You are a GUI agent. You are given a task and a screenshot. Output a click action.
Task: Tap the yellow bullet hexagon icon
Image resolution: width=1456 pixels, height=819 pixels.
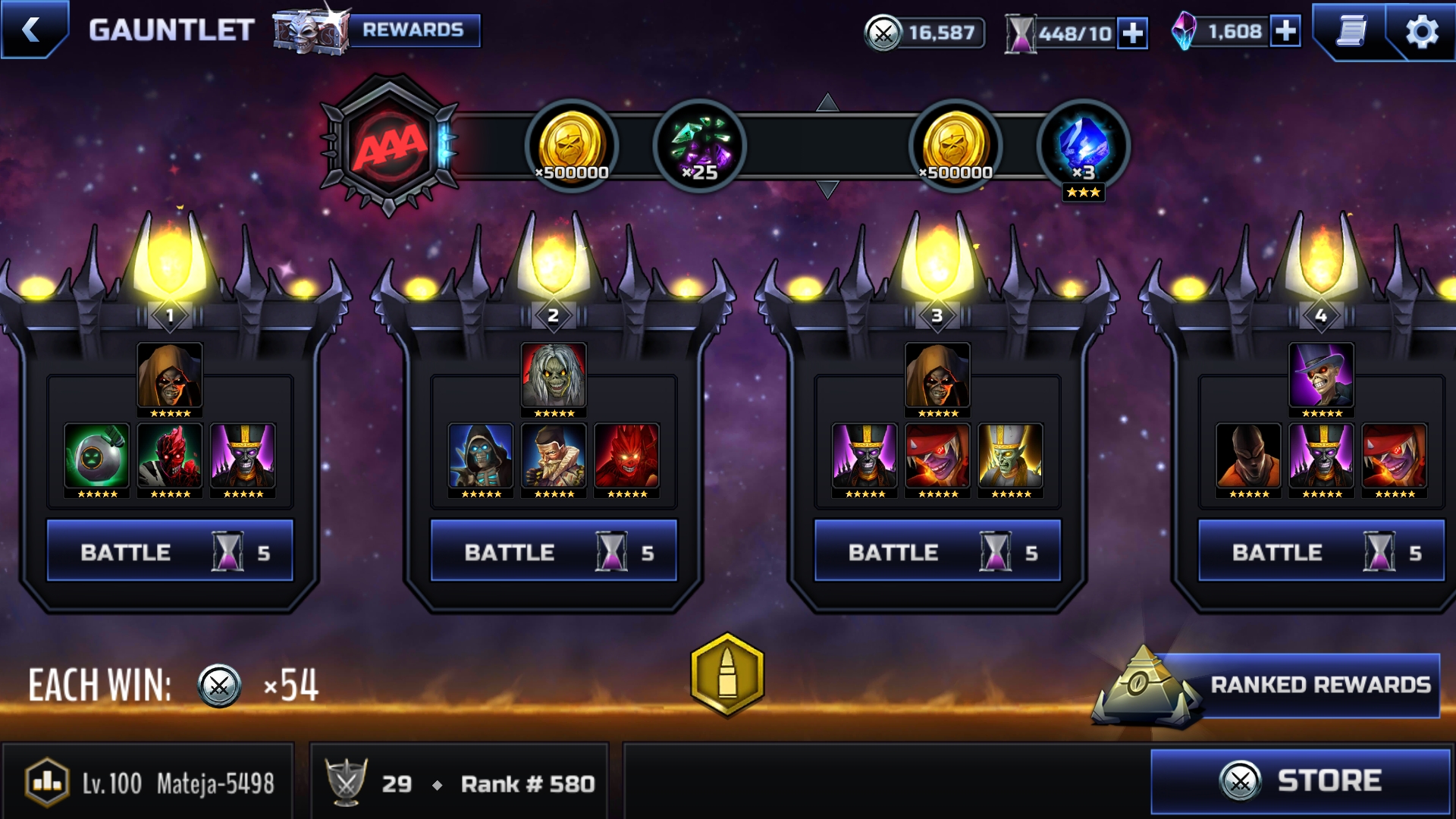[x=727, y=674]
